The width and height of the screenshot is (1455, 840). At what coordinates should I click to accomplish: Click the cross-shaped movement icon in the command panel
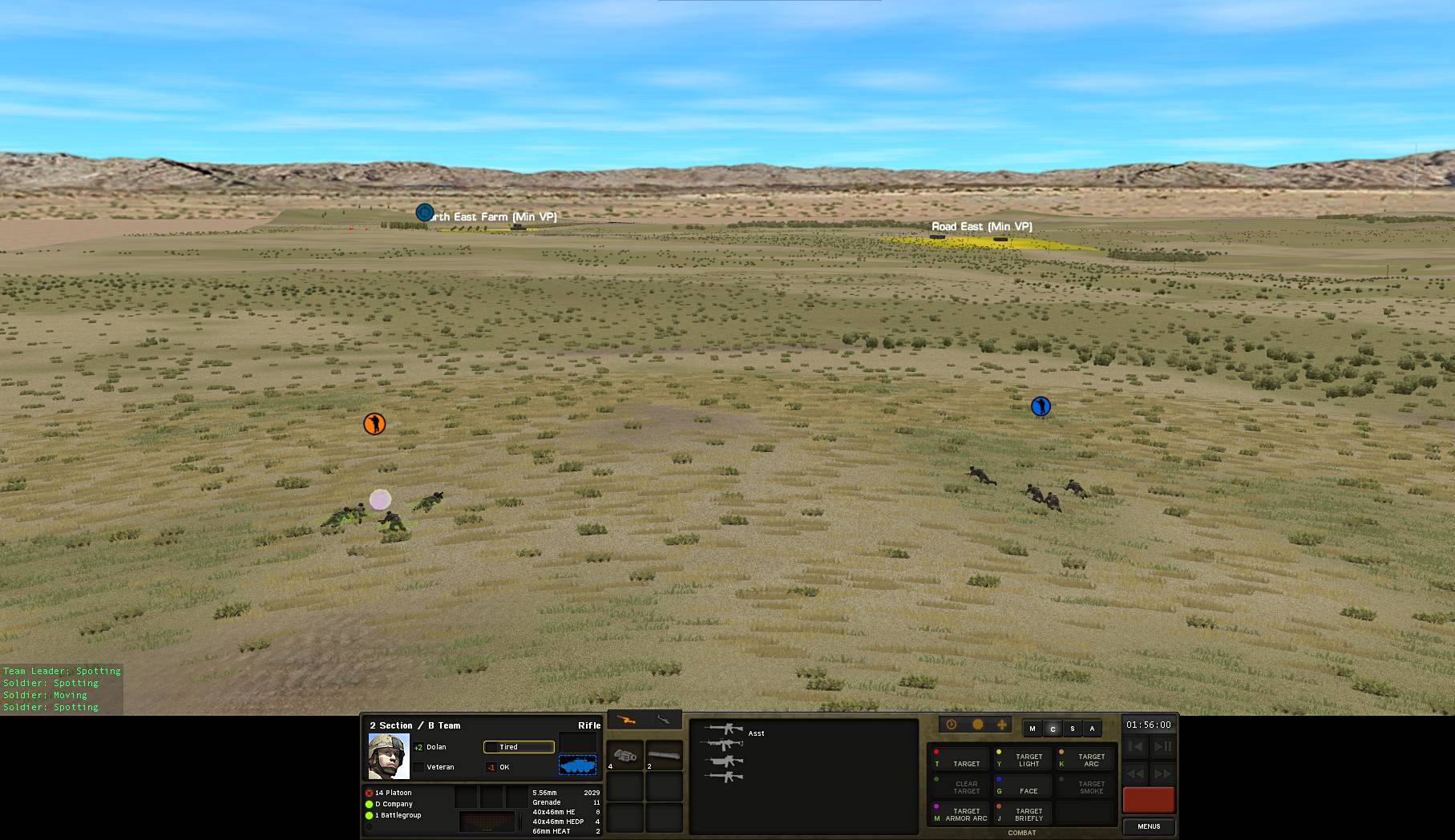pos(1002,725)
